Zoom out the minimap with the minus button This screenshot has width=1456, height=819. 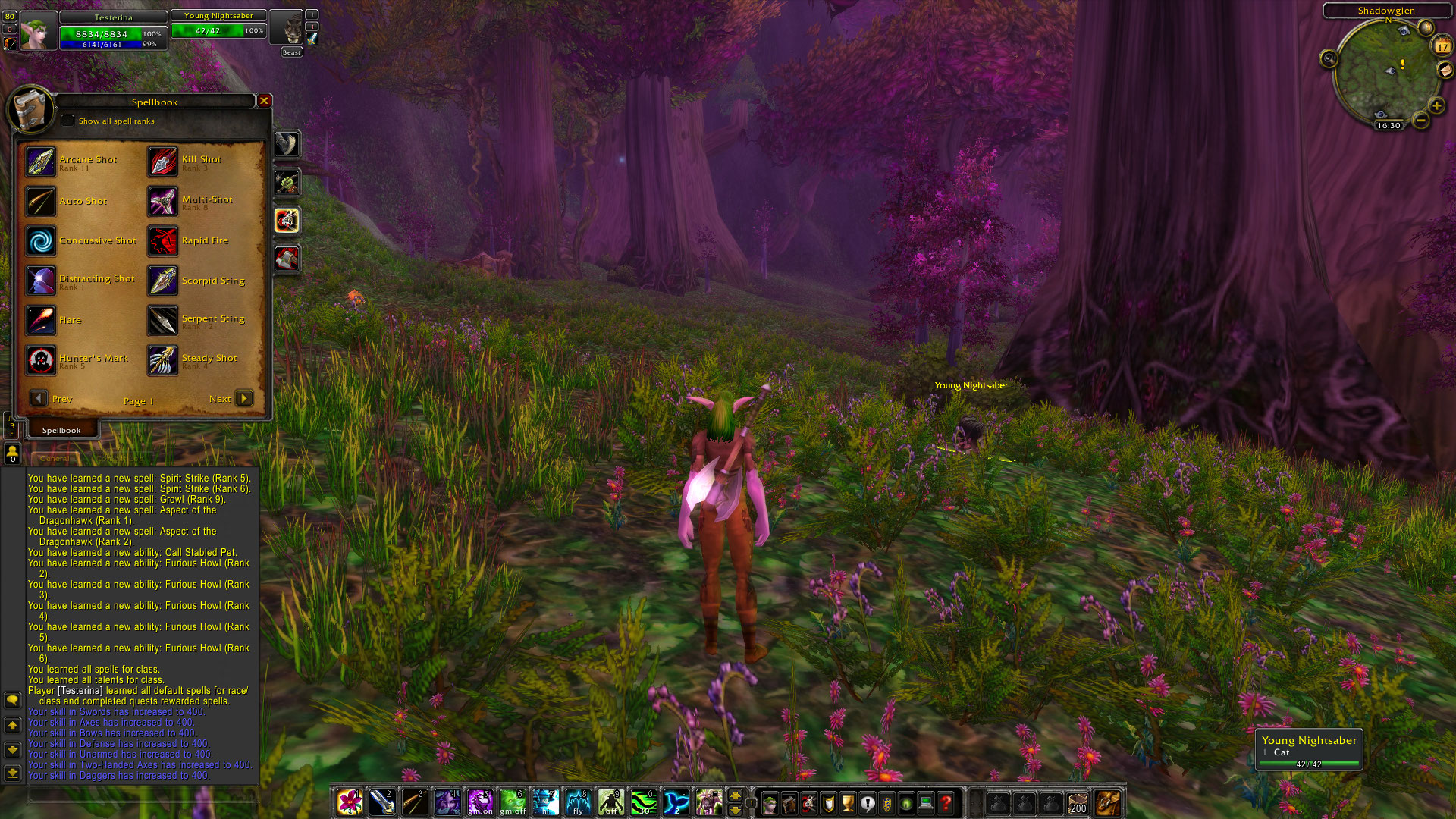point(1421,121)
